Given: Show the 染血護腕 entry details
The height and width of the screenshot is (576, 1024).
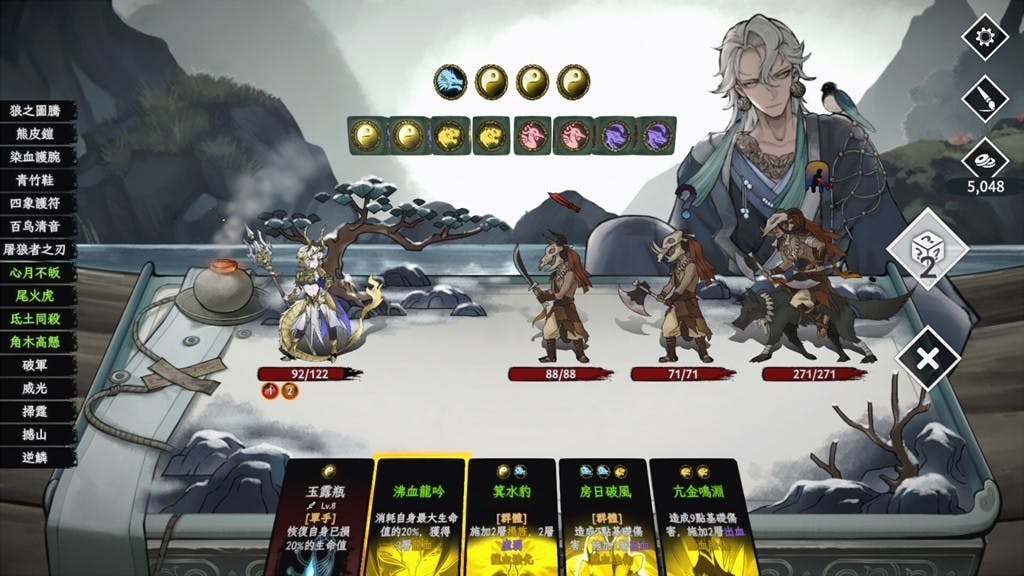Looking at the screenshot, I should [36, 158].
